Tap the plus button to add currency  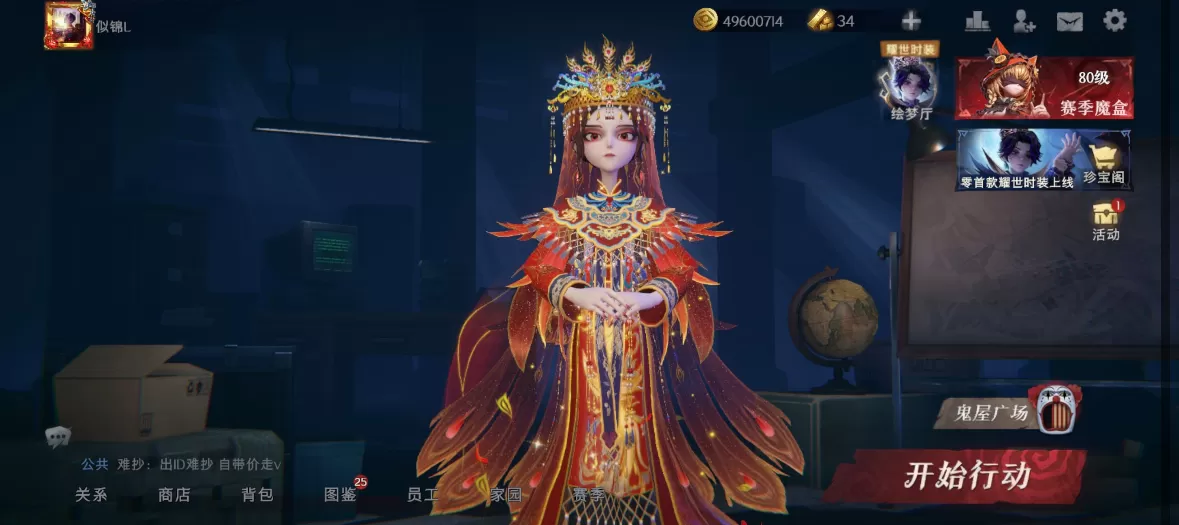tap(911, 21)
